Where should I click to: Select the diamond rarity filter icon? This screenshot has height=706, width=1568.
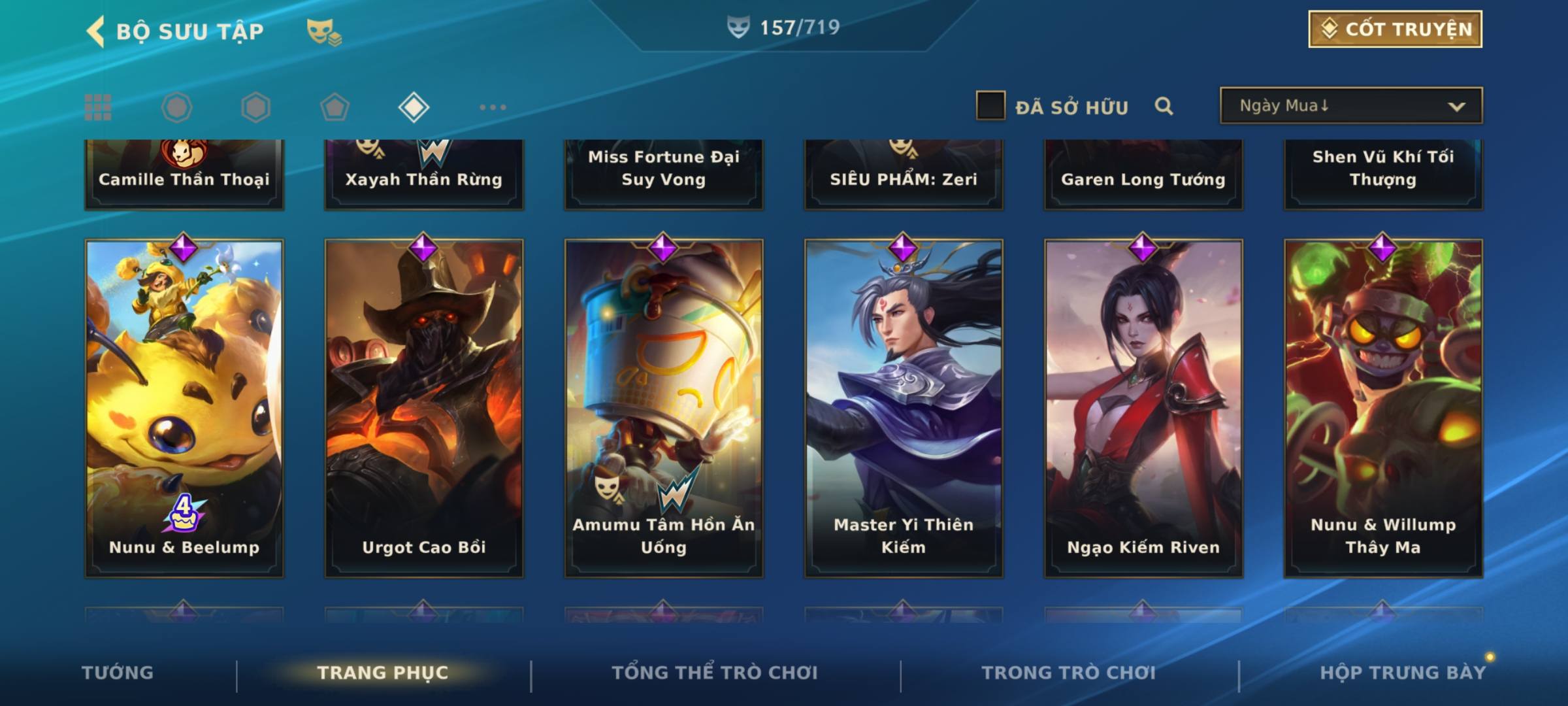(414, 107)
